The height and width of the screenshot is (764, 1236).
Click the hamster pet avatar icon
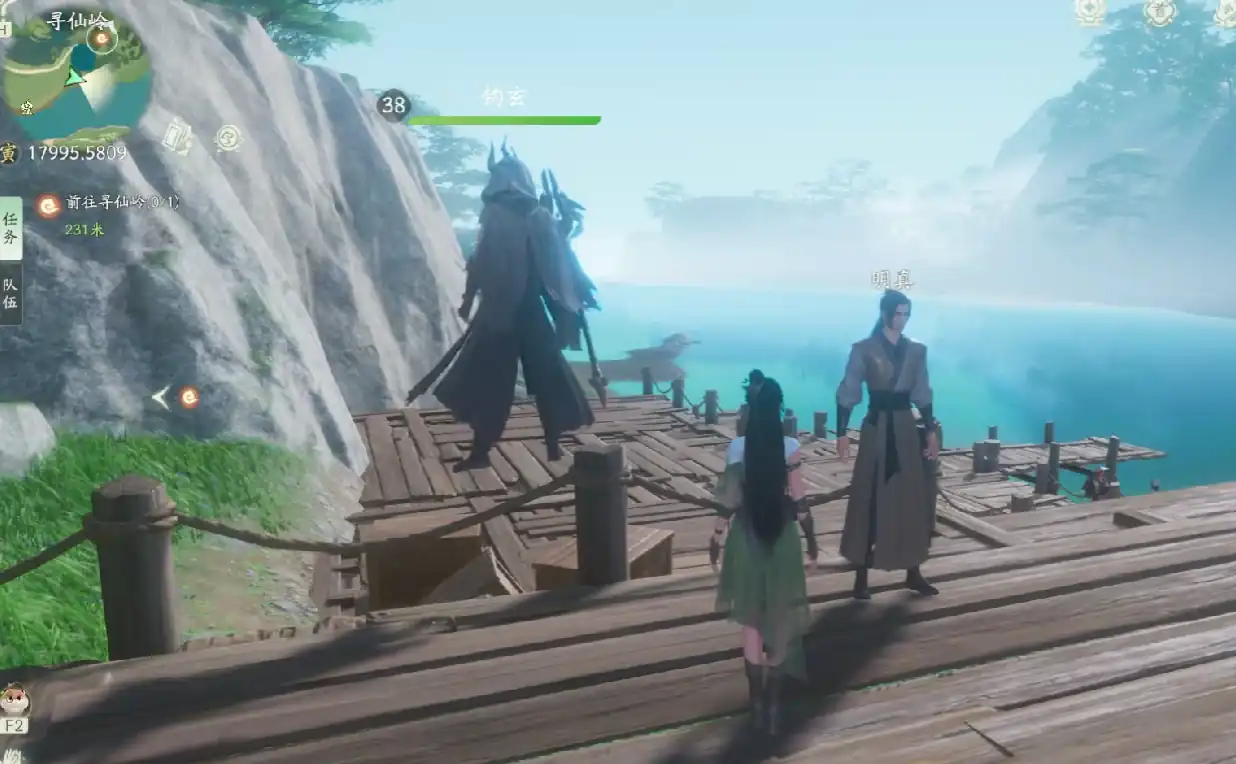tap(15, 696)
